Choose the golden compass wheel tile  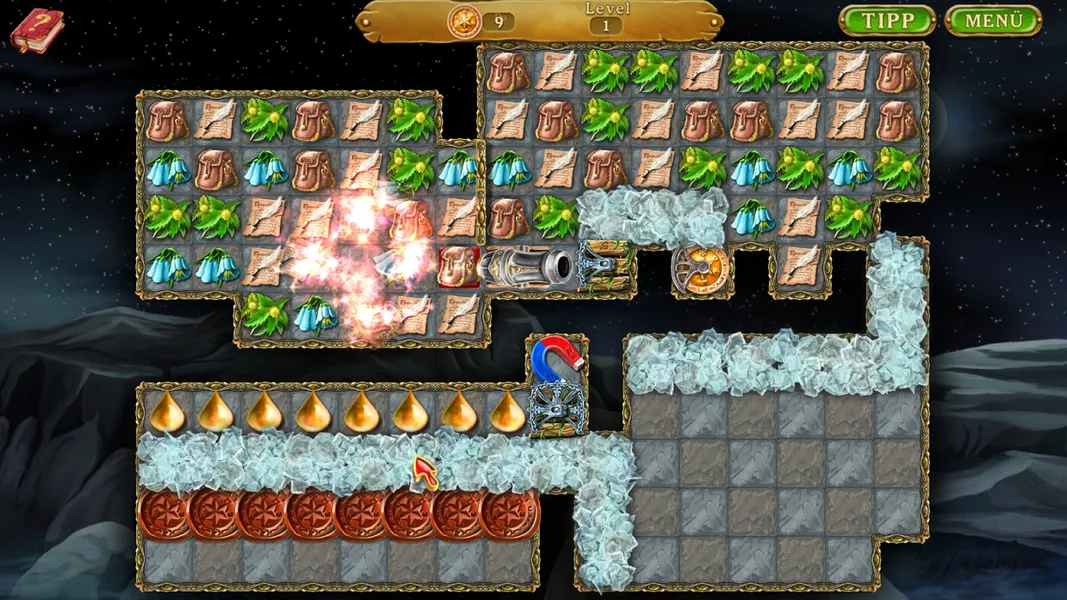click(x=701, y=267)
